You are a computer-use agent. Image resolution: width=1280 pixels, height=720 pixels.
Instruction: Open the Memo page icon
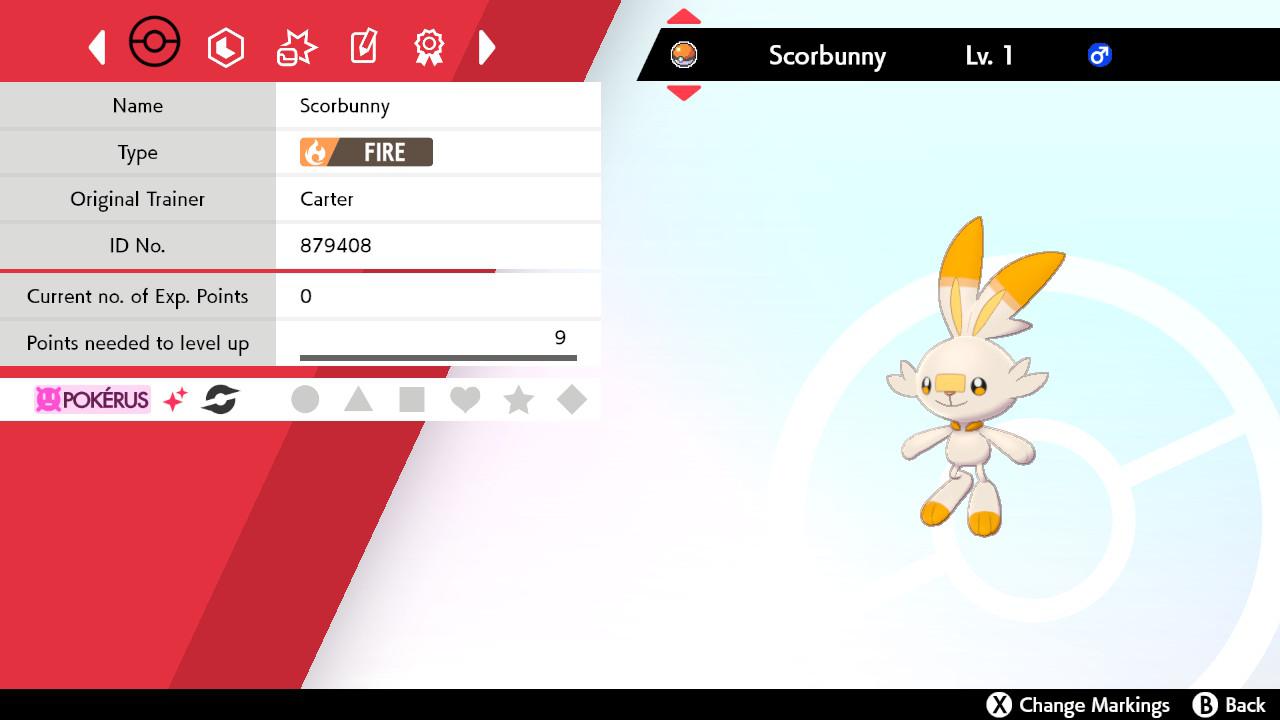pos(363,45)
